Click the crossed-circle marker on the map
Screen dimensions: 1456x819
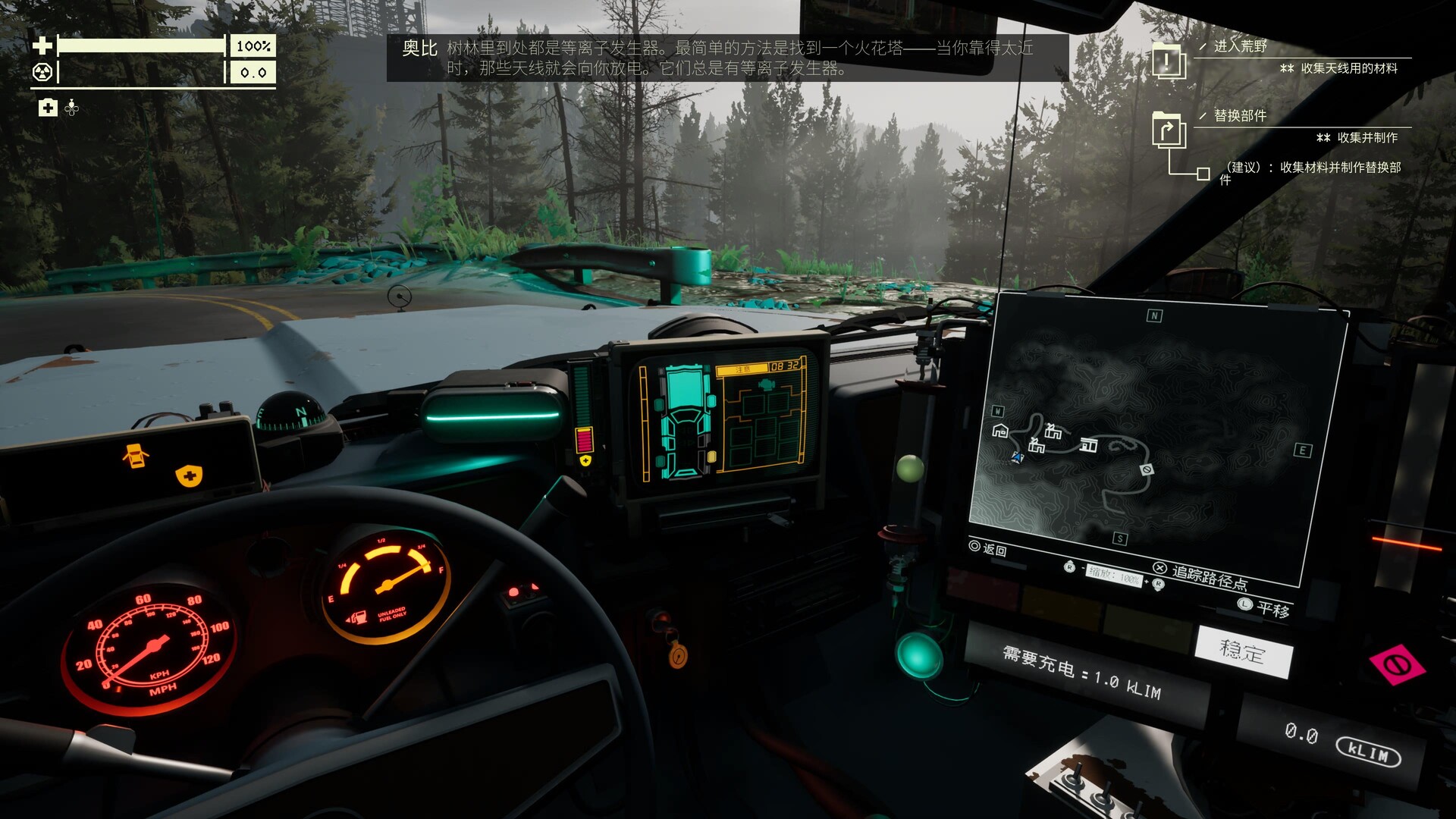pos(1147,470)
